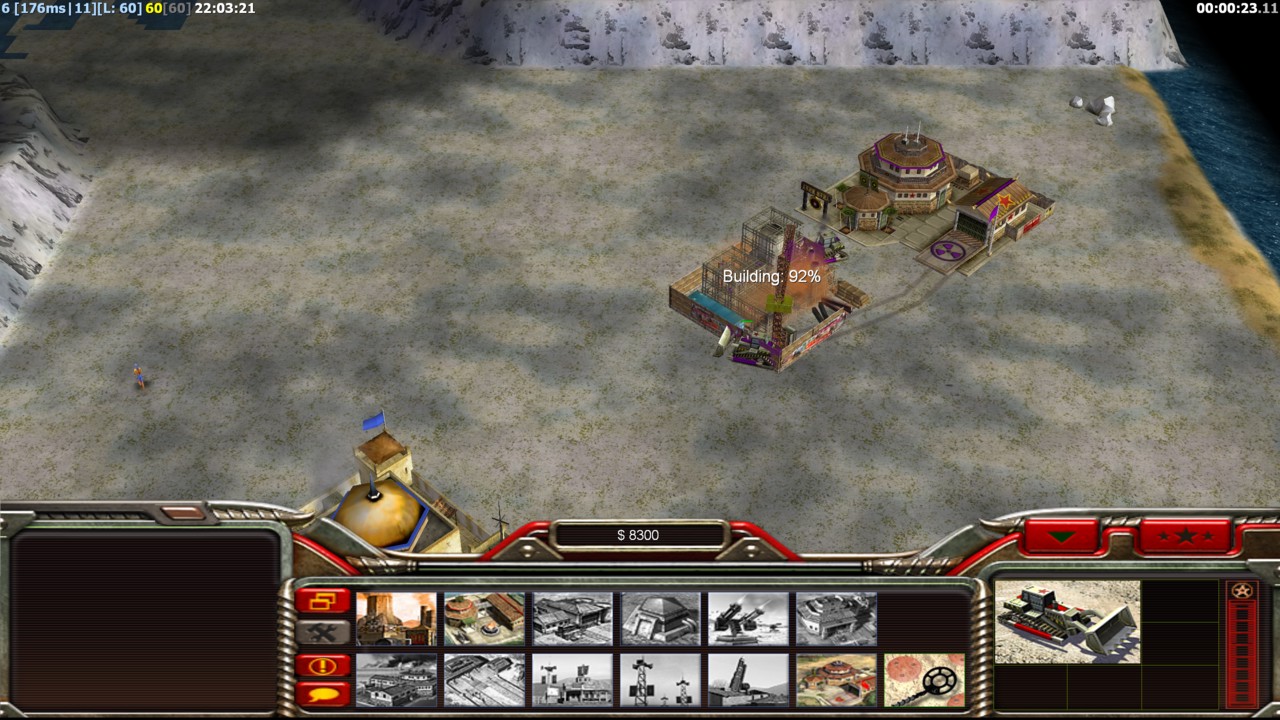The width and height of the screenshot is (1280, 720).
Task: Pick the Command Center build icon
Action: click(836, 680)
